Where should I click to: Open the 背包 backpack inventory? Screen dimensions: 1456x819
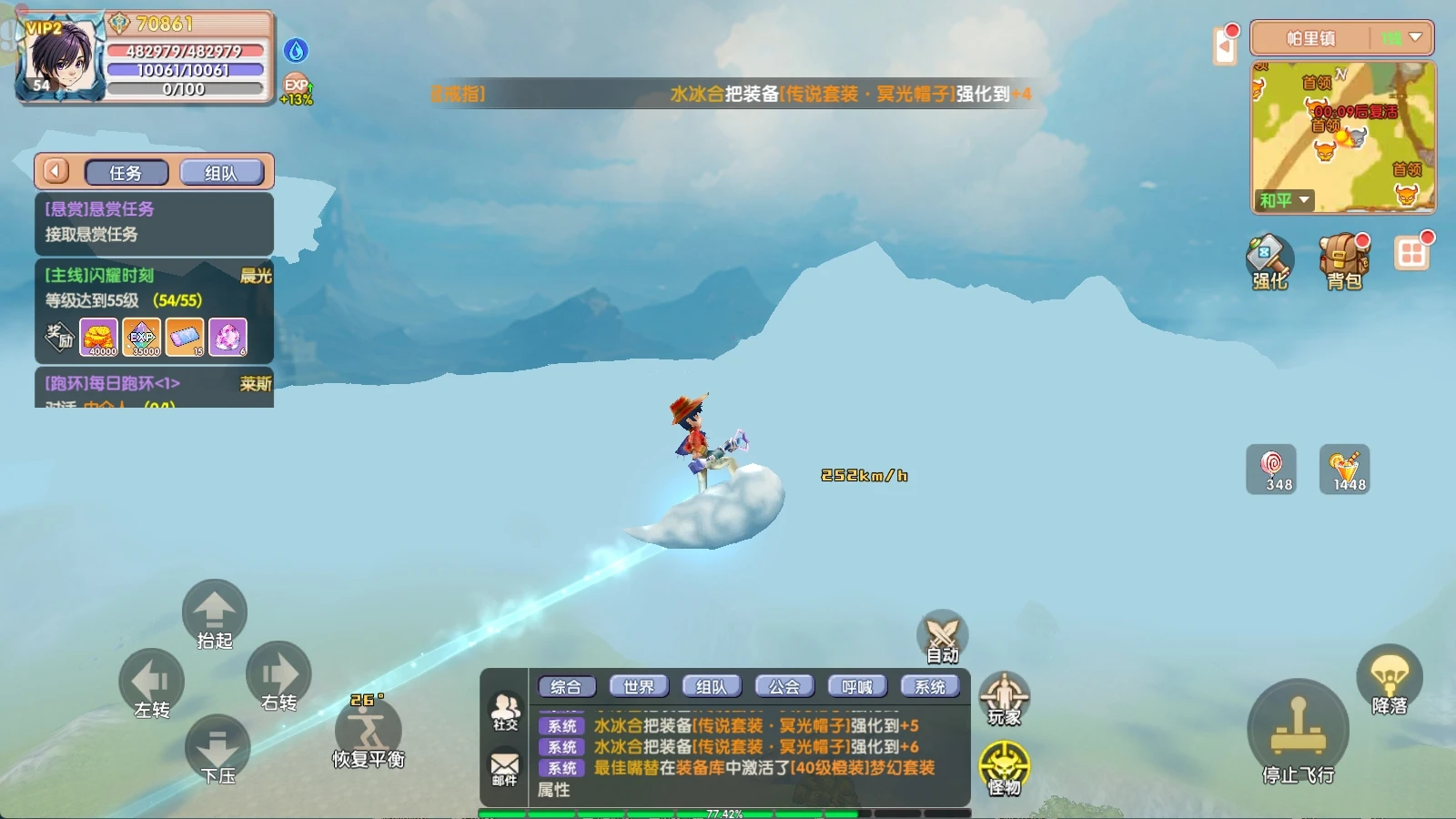click(1344, 262)
